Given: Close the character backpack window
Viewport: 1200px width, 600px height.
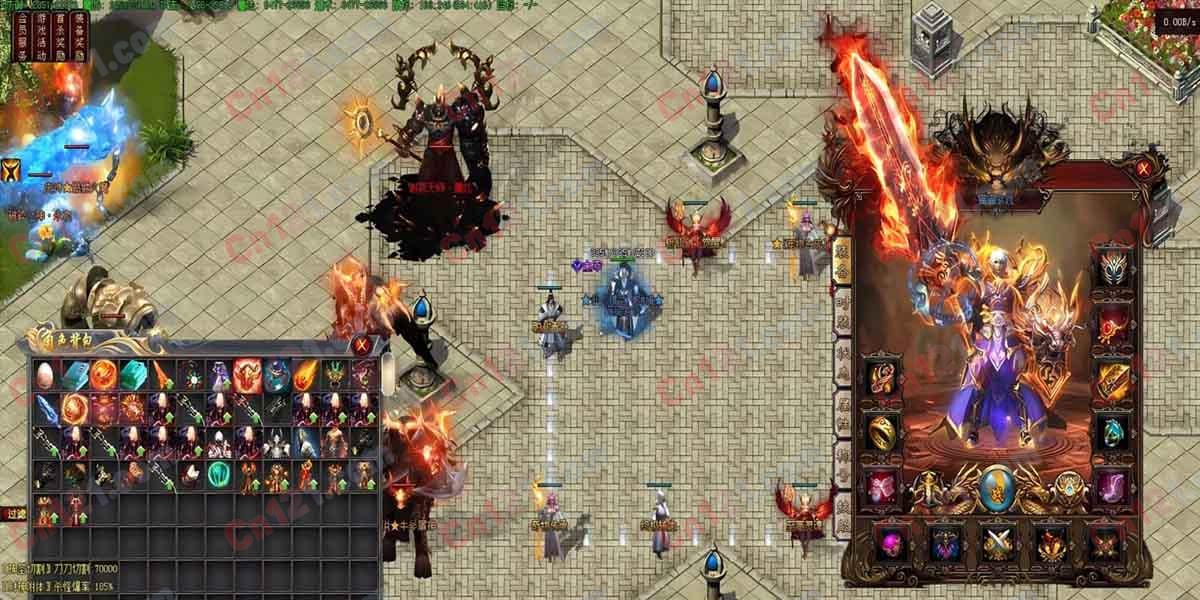Looking at the screenshot, I should point(361,346).
